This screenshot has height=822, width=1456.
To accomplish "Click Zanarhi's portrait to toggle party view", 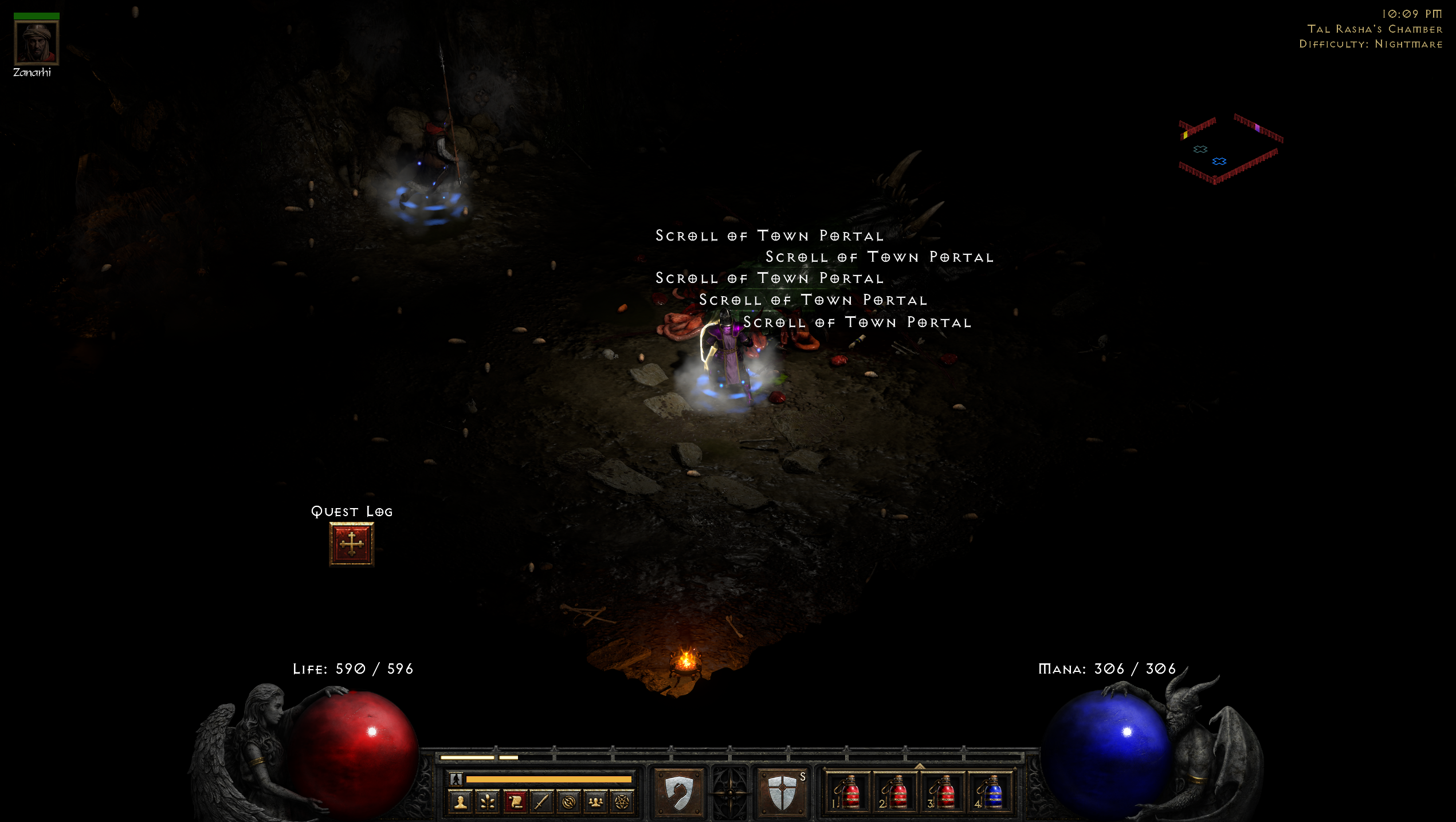I will click(37, 43).
